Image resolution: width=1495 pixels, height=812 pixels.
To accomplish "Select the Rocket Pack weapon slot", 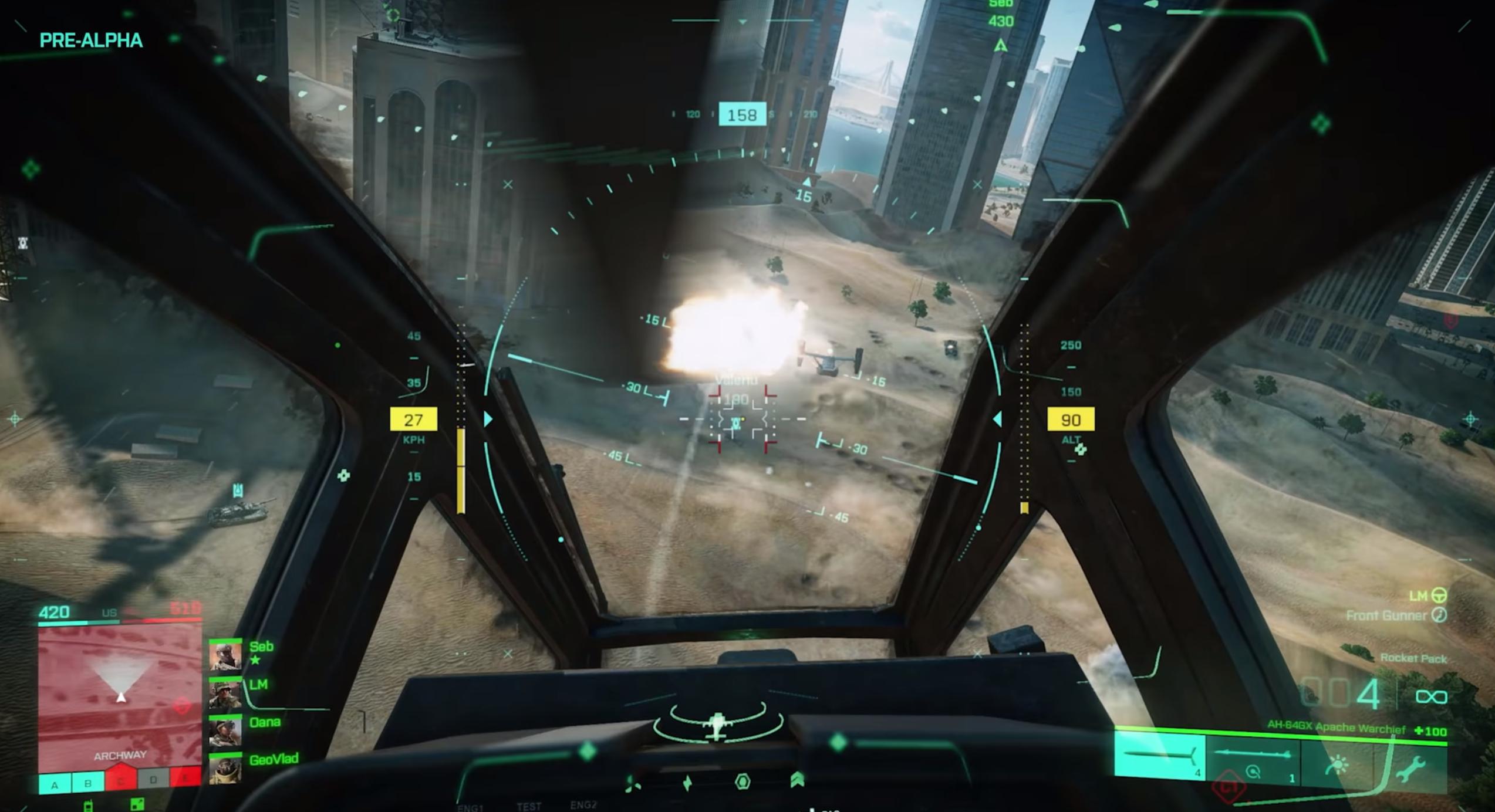I will tap(1160, 758).
